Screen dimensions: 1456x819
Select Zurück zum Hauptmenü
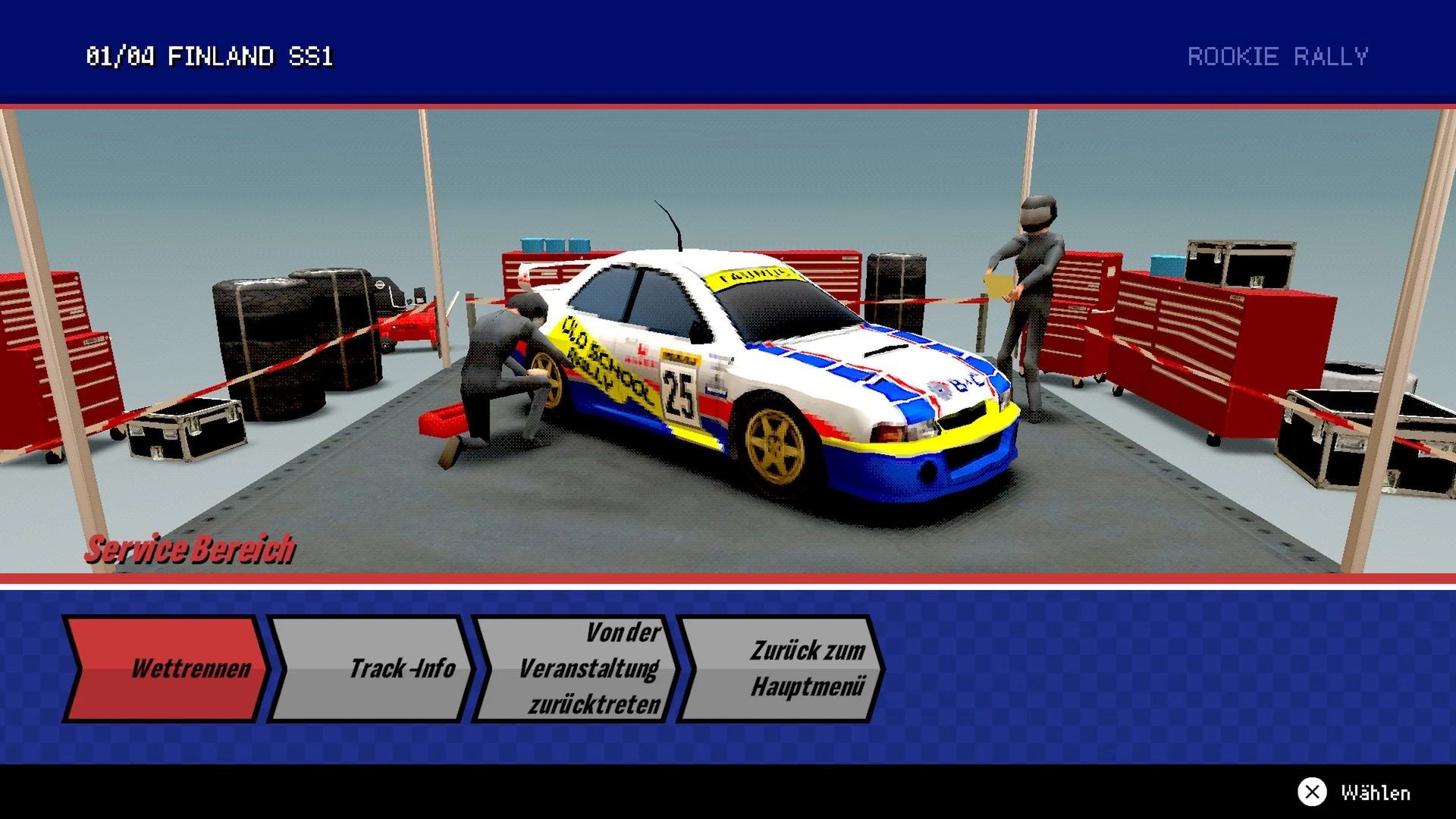pyautogui.click(x=781, y=668)
